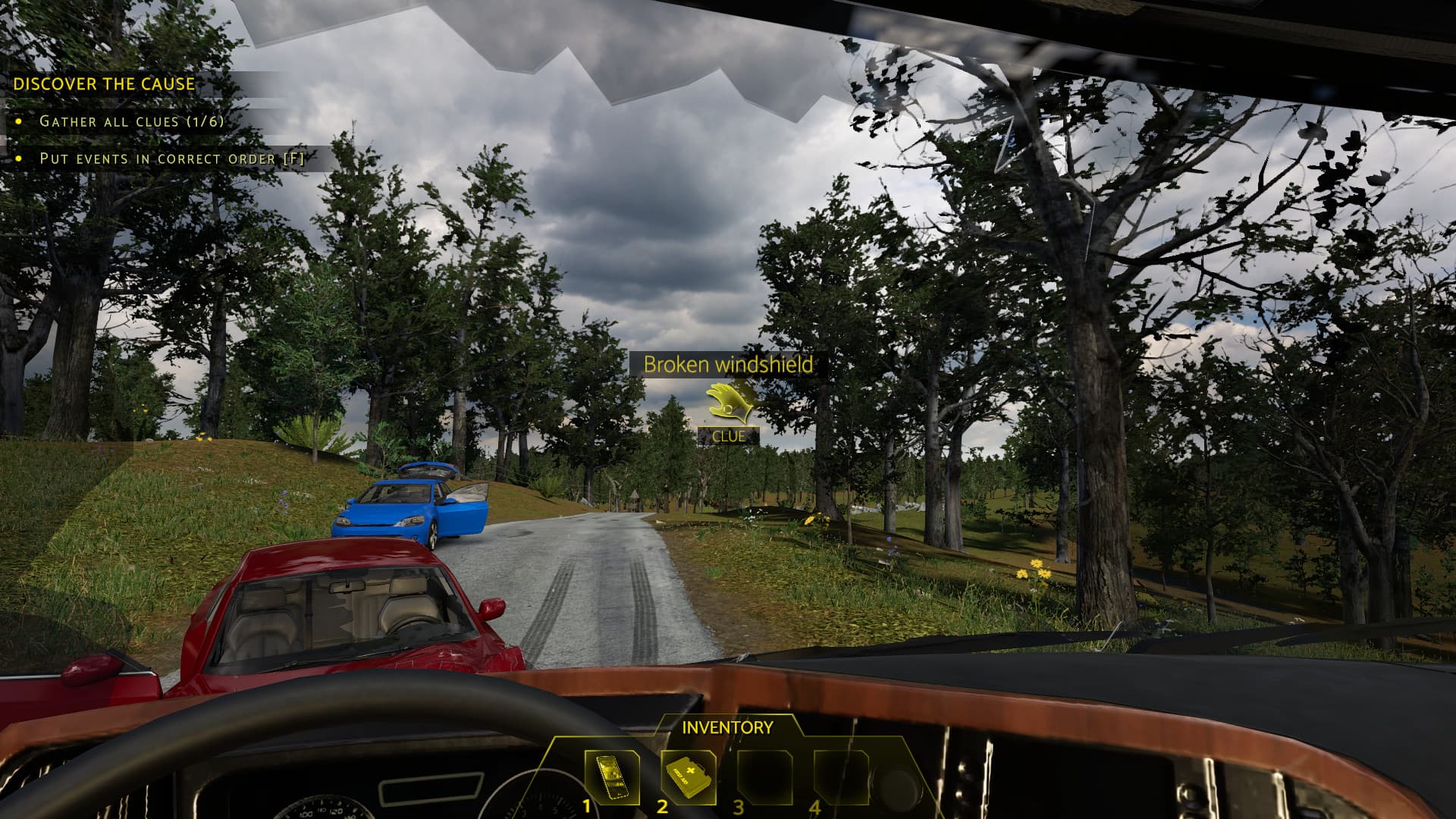
Task: Click the 'Broken windshield' clue label
Action: 730,365
